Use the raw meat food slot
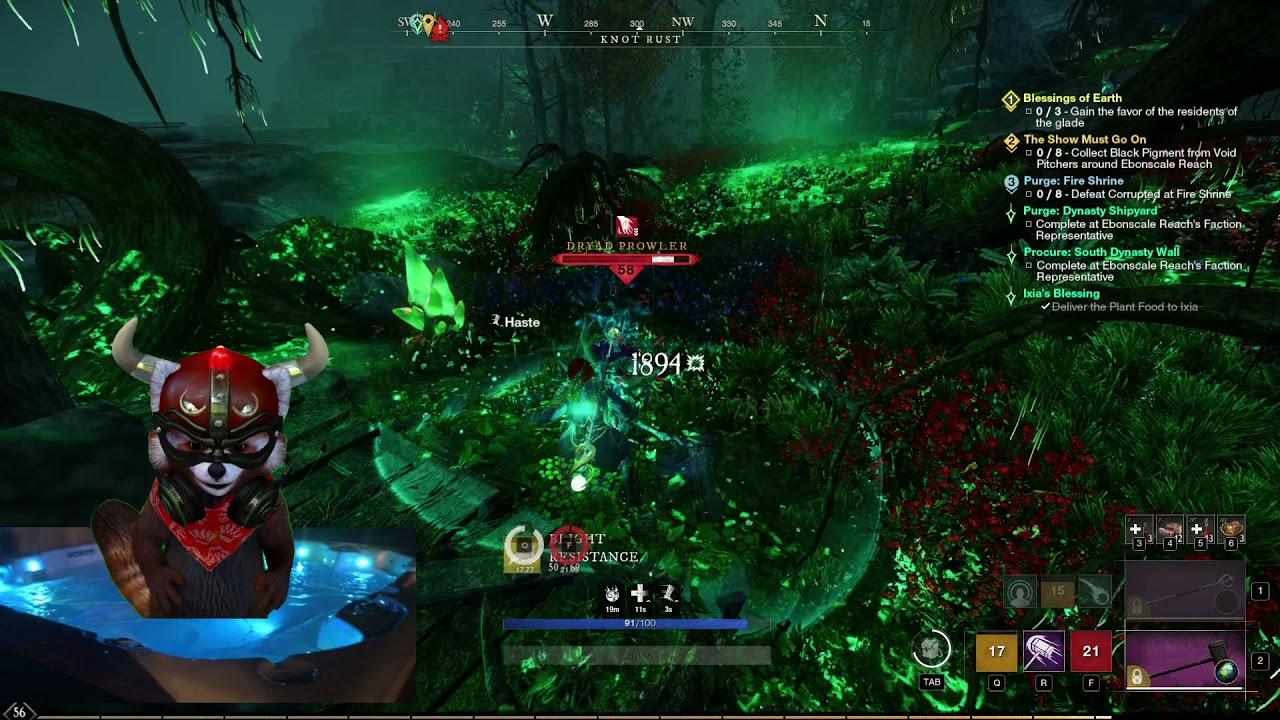 pyautogui.click(x=1169, y=528)
